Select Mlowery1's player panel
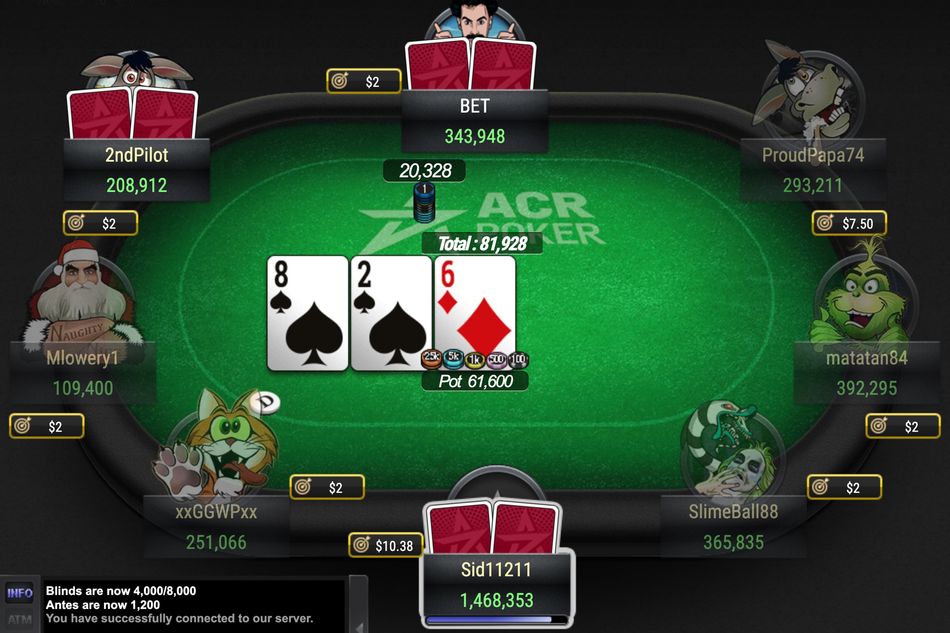950x633 pixels. 83,372
